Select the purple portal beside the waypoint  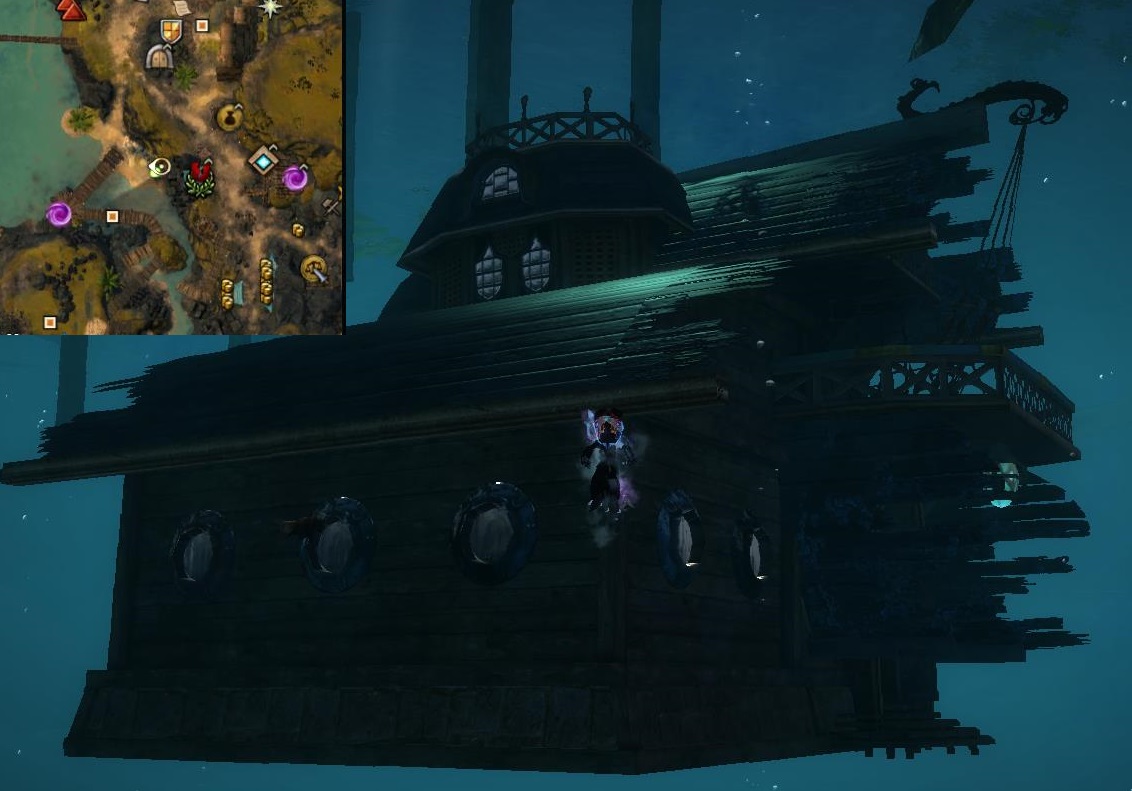[295, 178]
